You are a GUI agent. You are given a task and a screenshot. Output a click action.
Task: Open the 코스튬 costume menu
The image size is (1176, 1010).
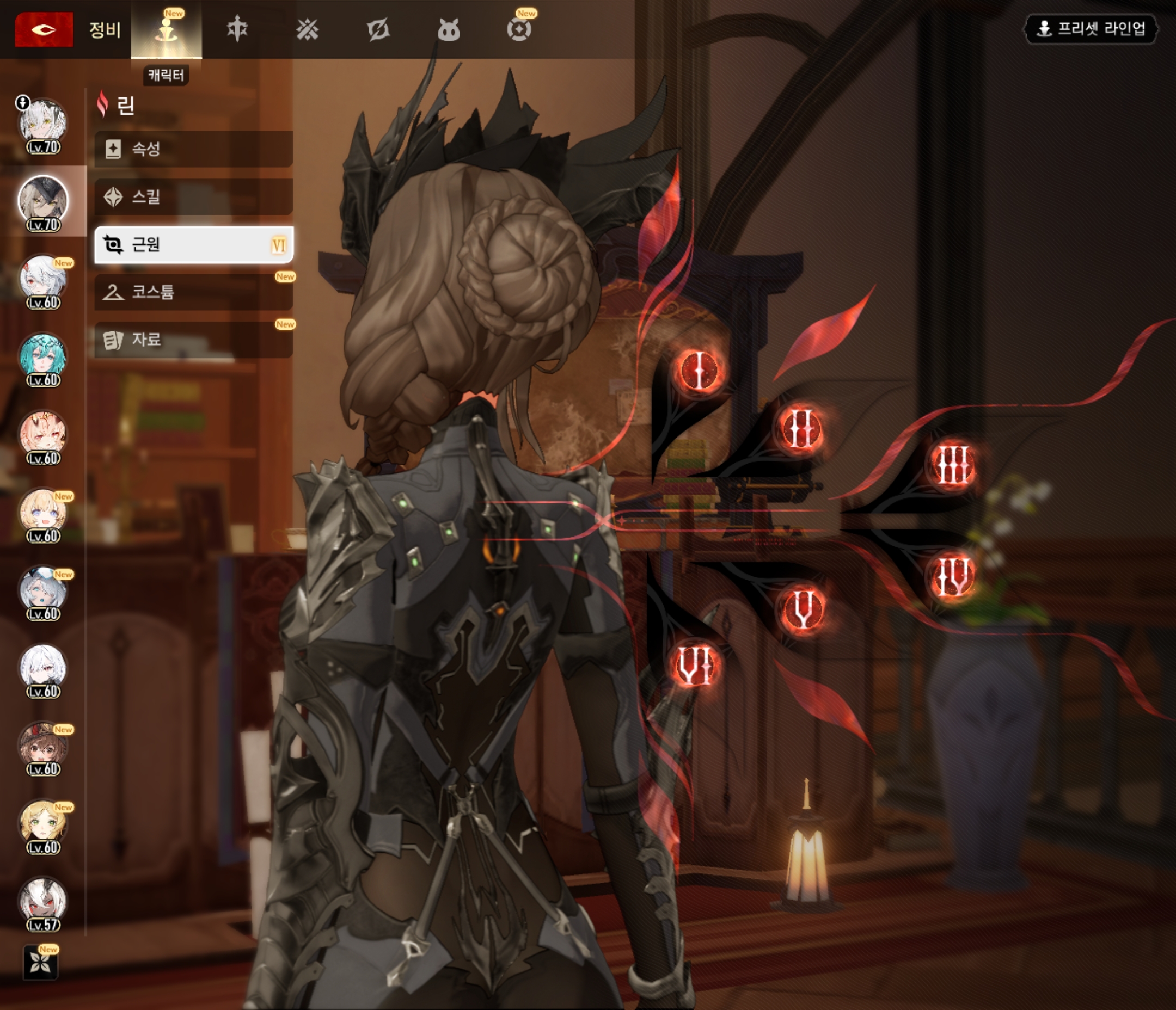193,292
